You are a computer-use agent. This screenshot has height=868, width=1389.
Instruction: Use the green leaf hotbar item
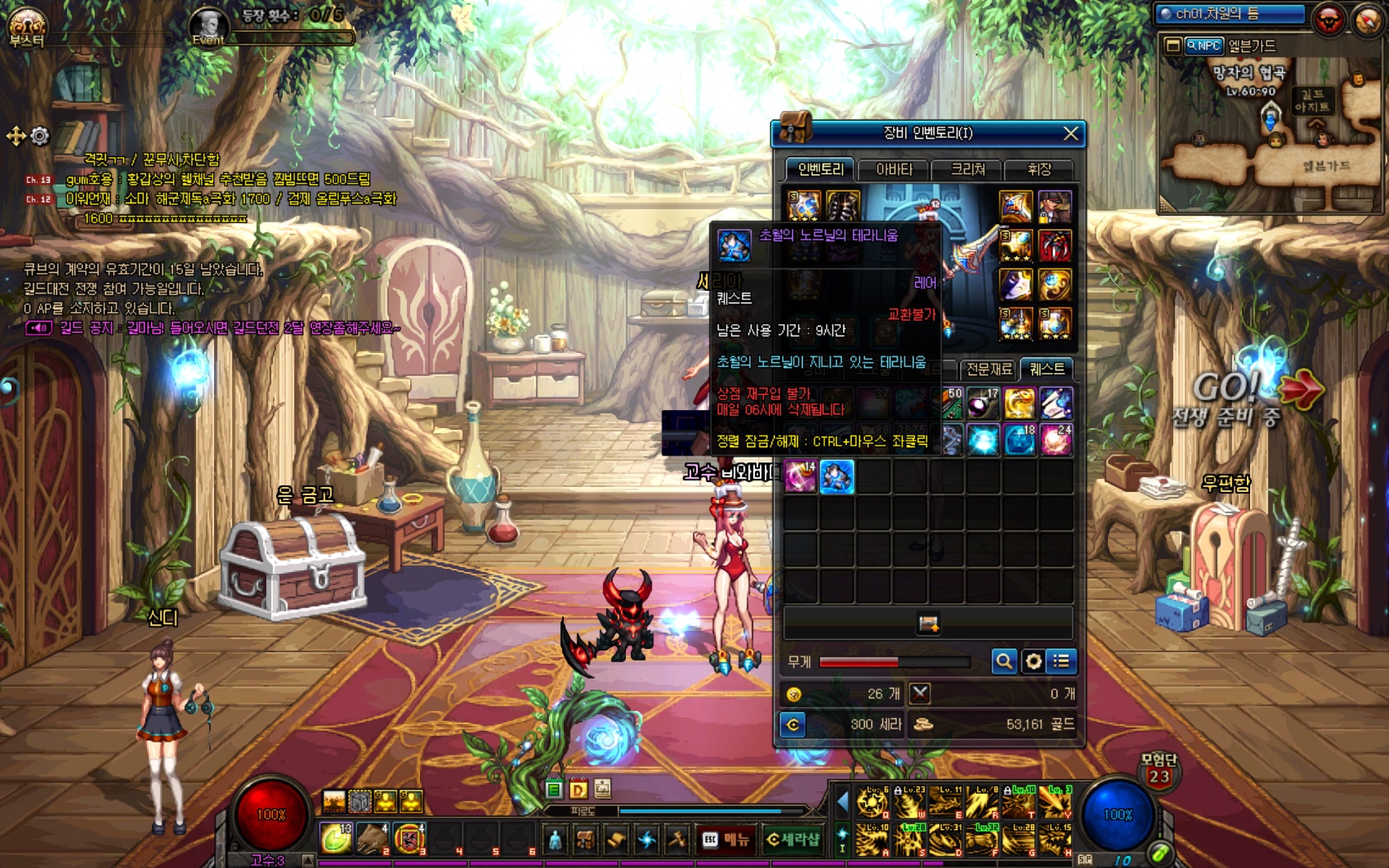[336, 838]
